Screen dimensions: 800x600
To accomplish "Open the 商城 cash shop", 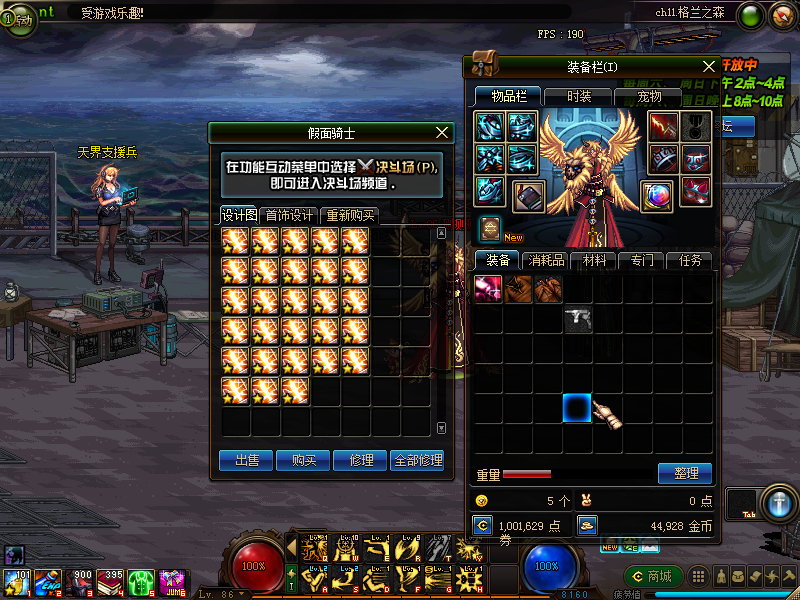I will pyautogui.click(x=653, y=576).
